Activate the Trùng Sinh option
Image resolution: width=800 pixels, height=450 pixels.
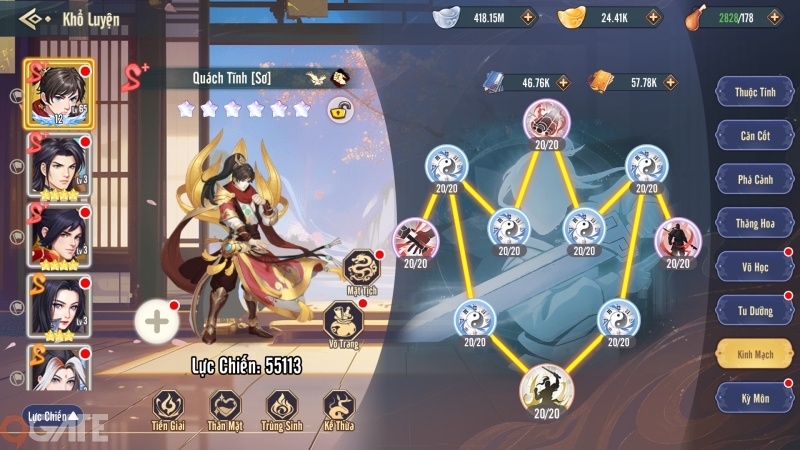282,407
